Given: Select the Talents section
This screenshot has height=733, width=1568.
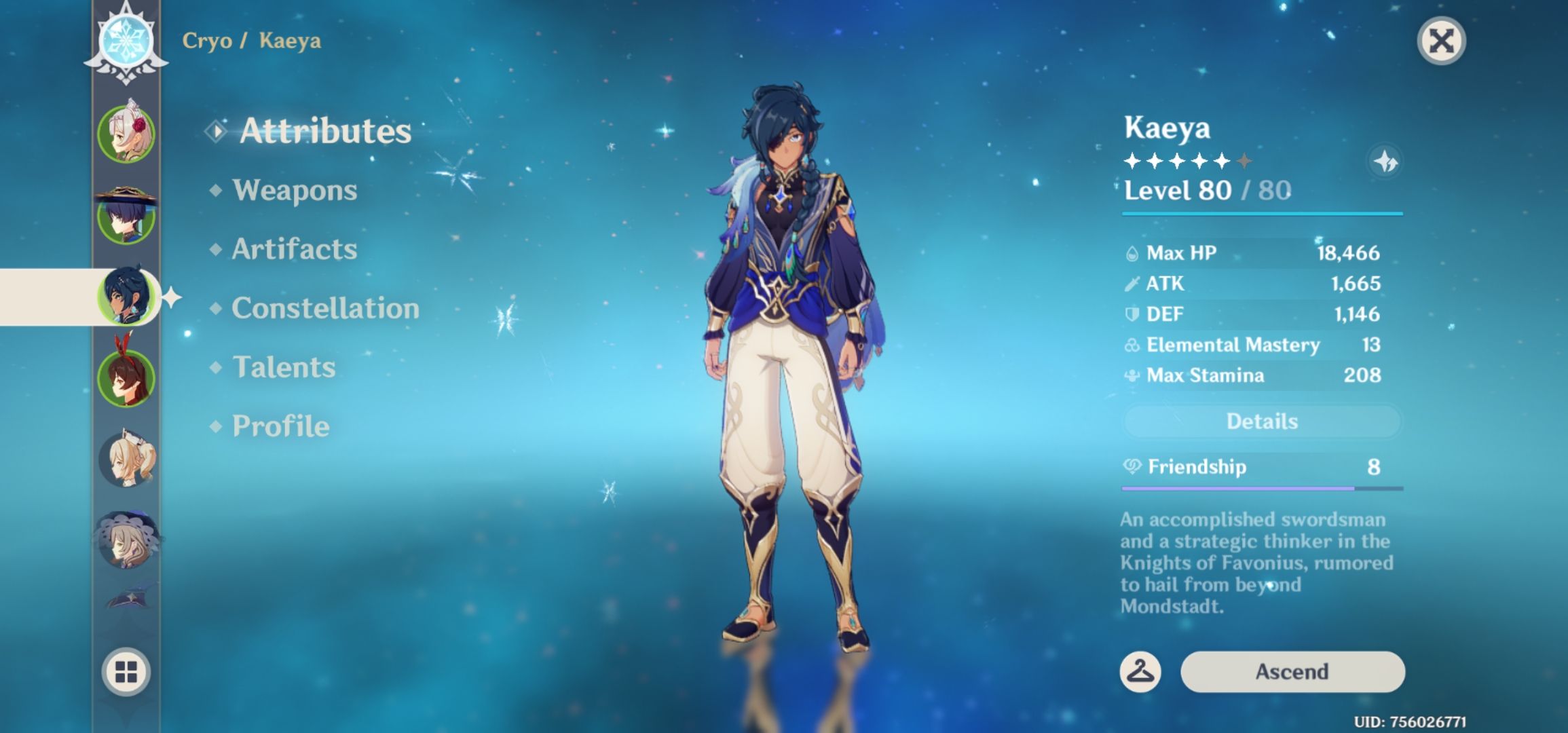Looking at the screenshot, I should (284, 367).
